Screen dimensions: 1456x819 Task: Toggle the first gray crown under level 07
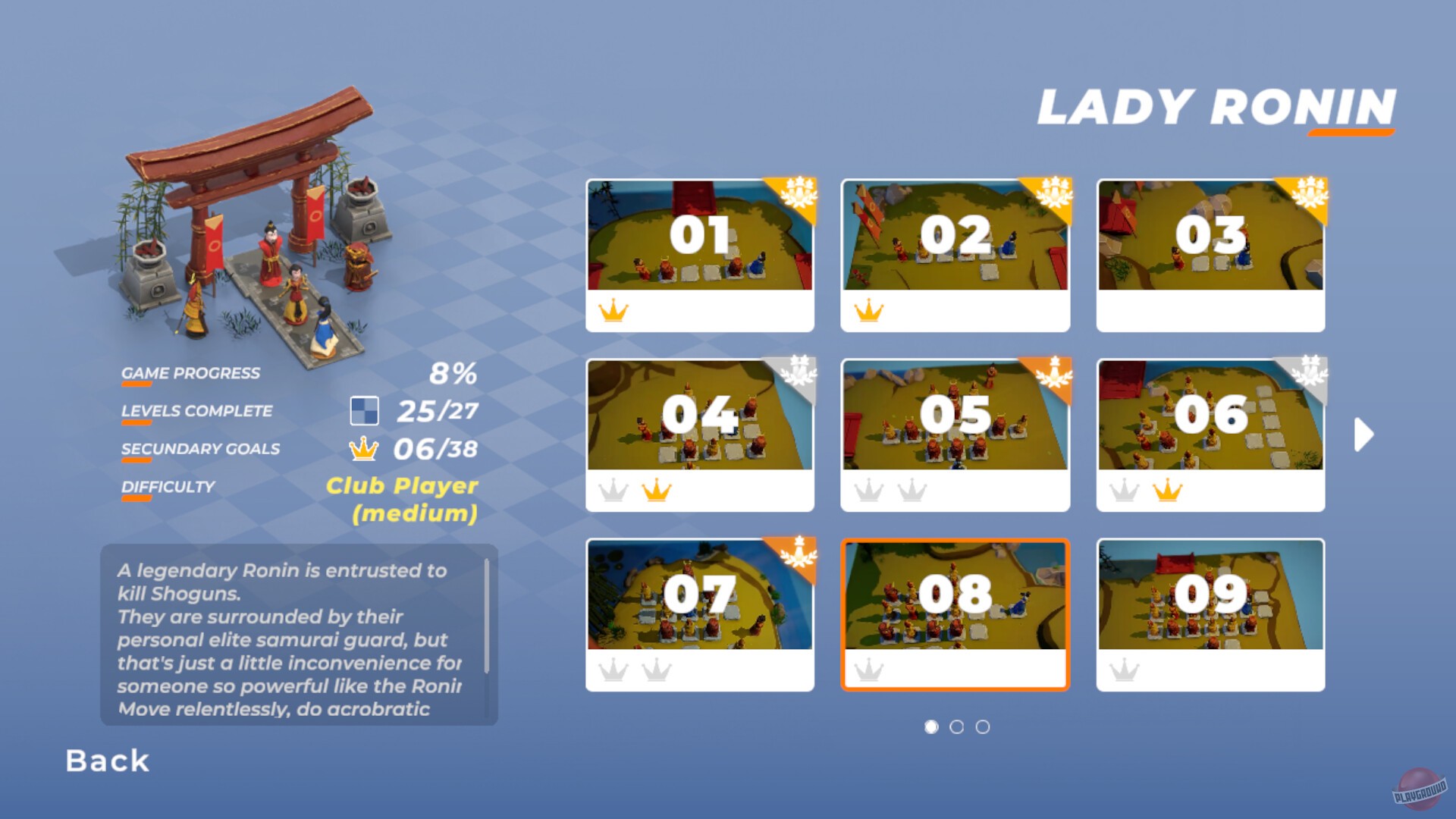[x=613, y=670]
